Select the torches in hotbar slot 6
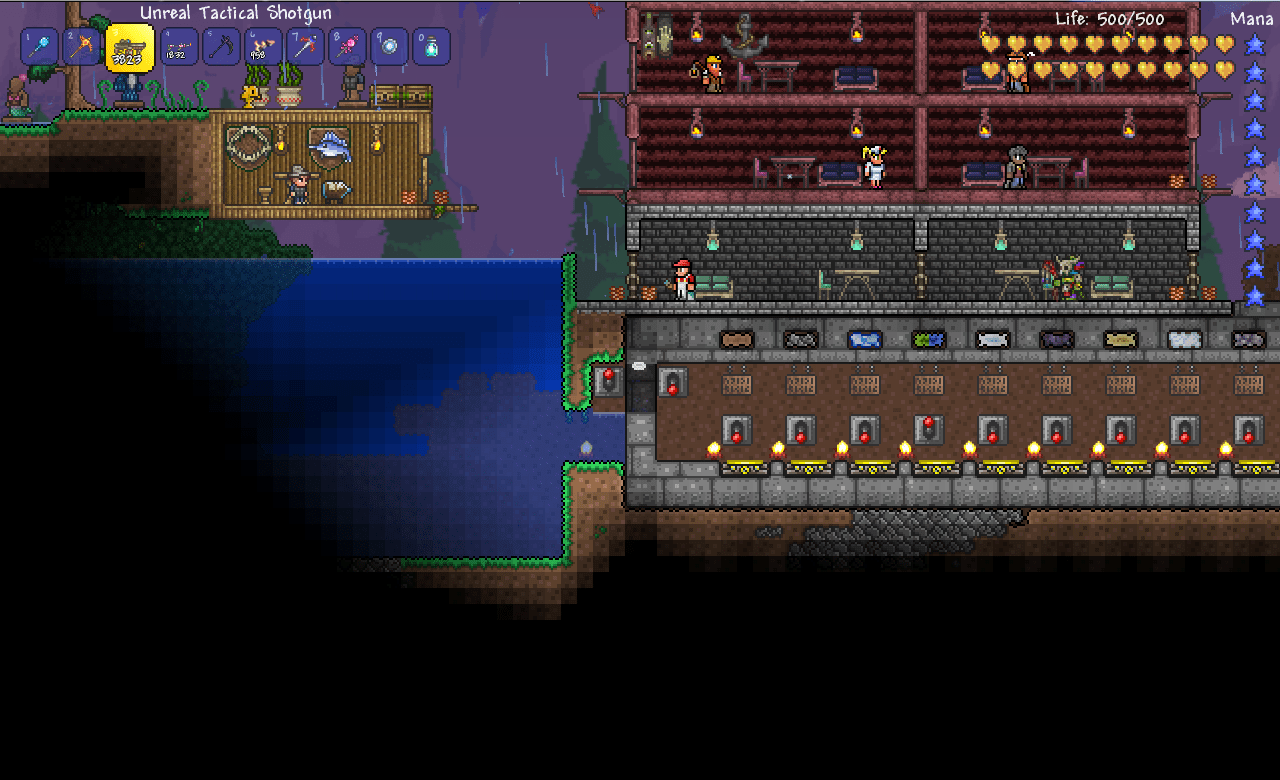This screenshot has width=1280, height=780. [x=260, y=45]
